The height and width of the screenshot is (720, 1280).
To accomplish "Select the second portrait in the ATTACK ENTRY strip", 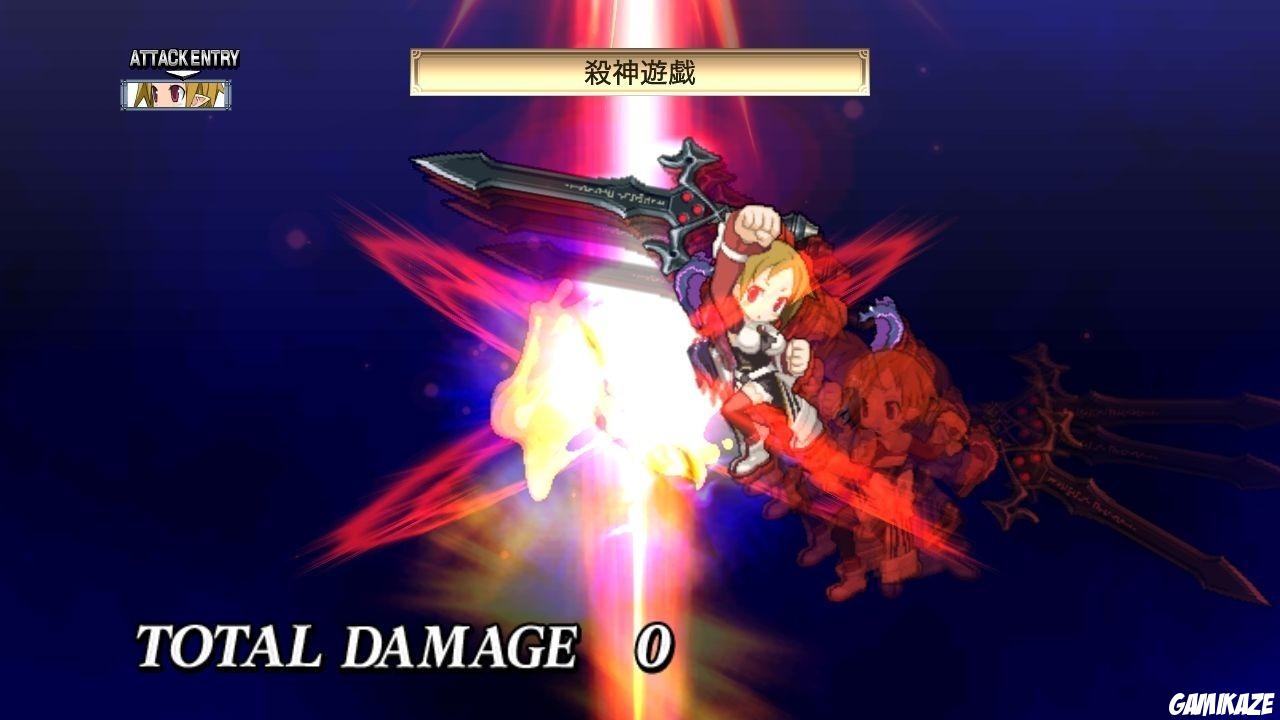I will pos(175,95).
